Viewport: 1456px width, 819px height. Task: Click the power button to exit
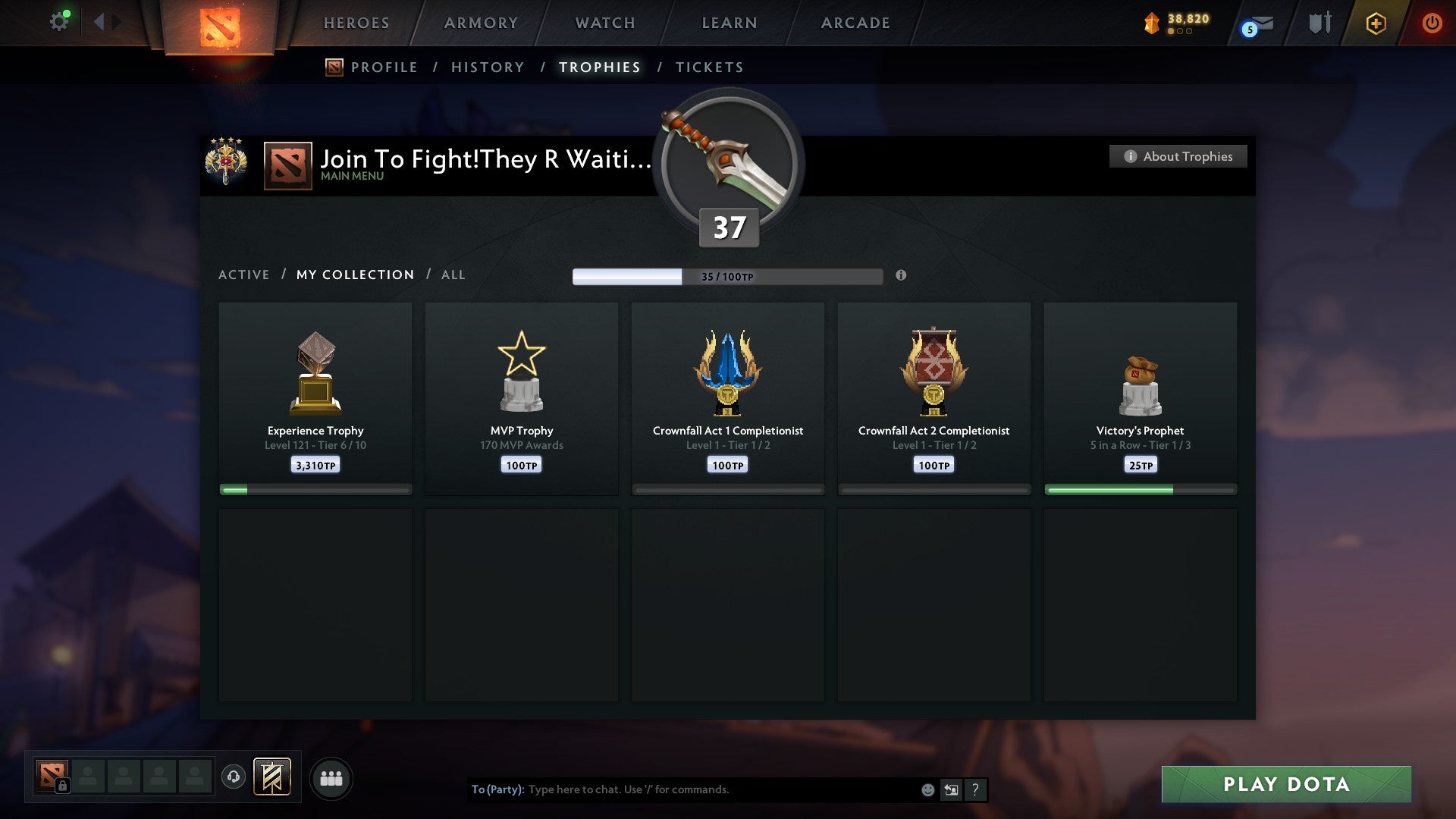pyautogui.click(x=1432, y=23)
